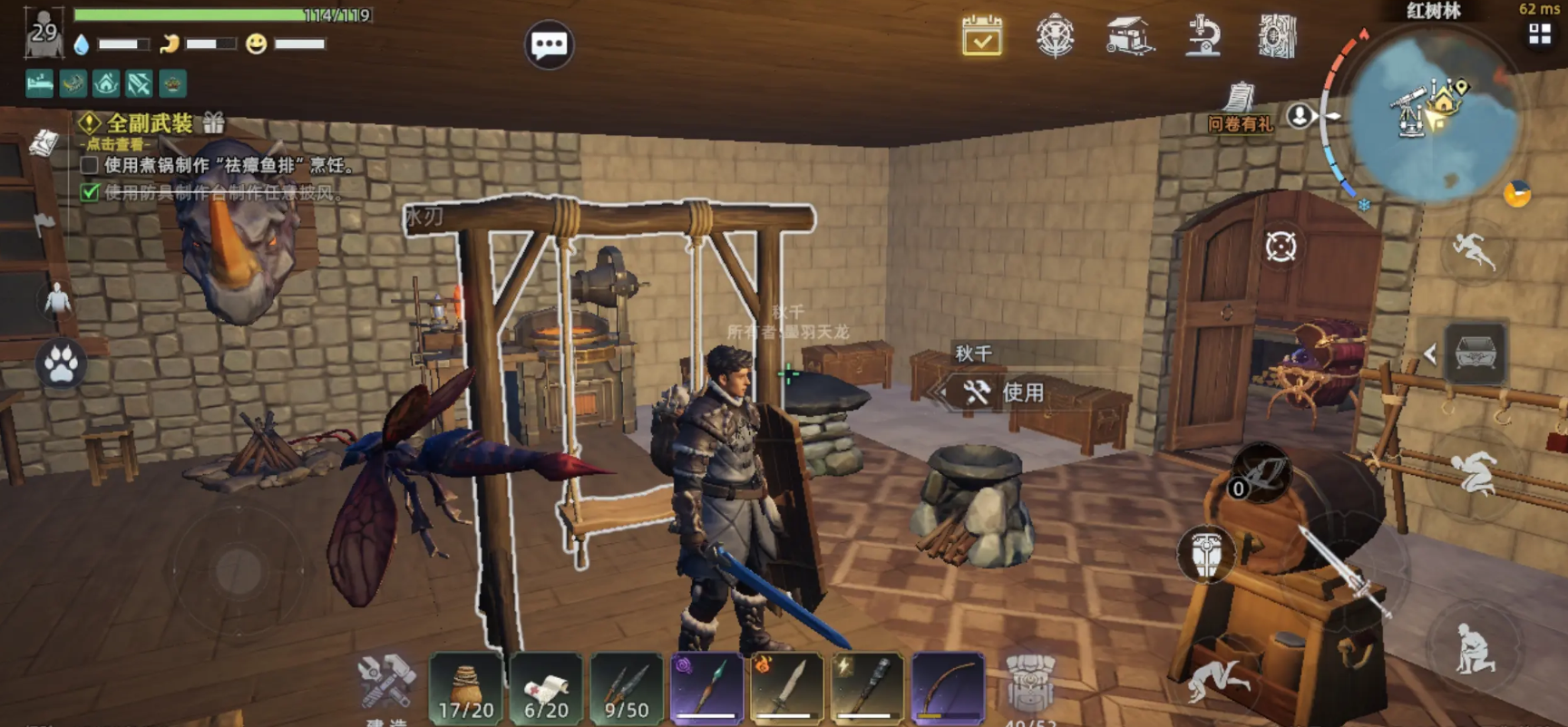Open the microscope research icon

(x=1203, y=37)
